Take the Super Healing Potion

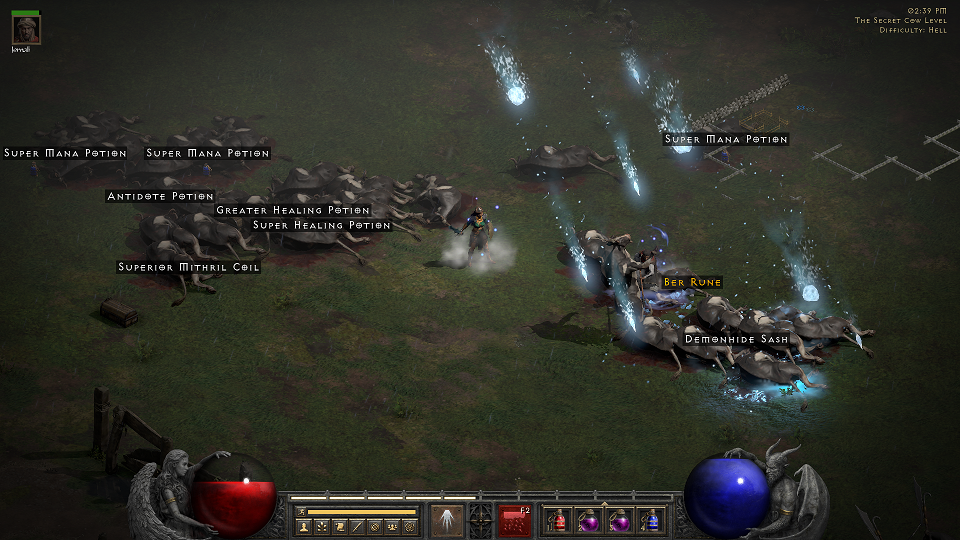pyautogui.click(x=321, y=226)
